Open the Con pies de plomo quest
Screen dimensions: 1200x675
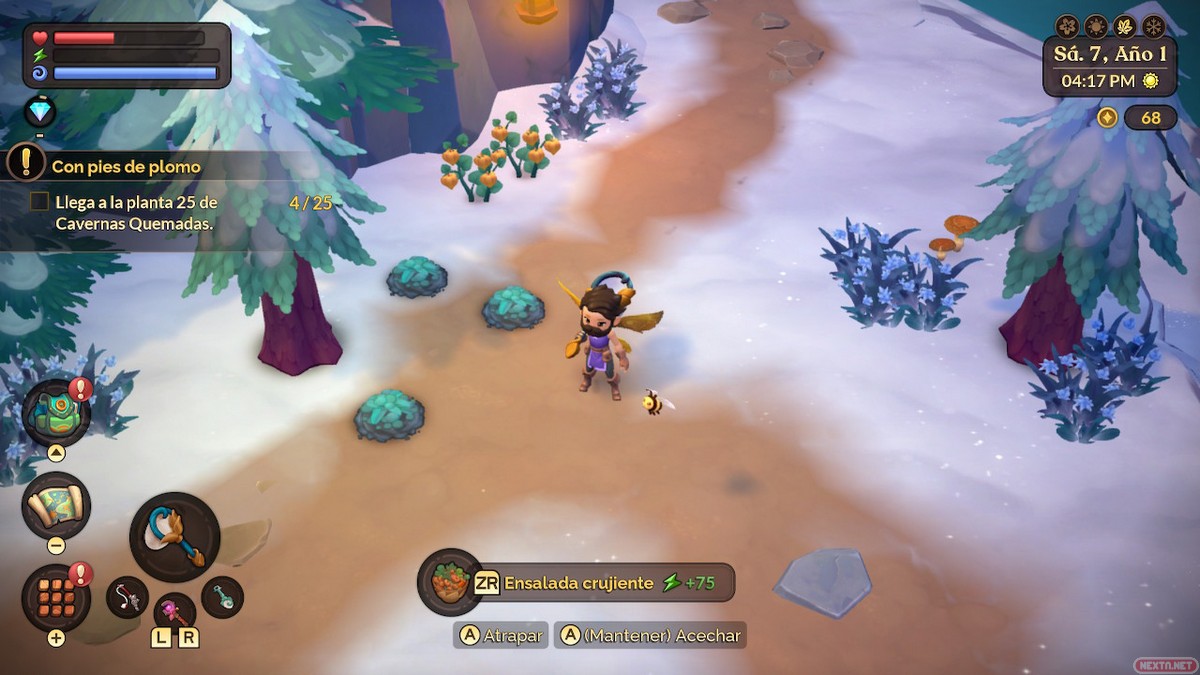pos(126,167)
